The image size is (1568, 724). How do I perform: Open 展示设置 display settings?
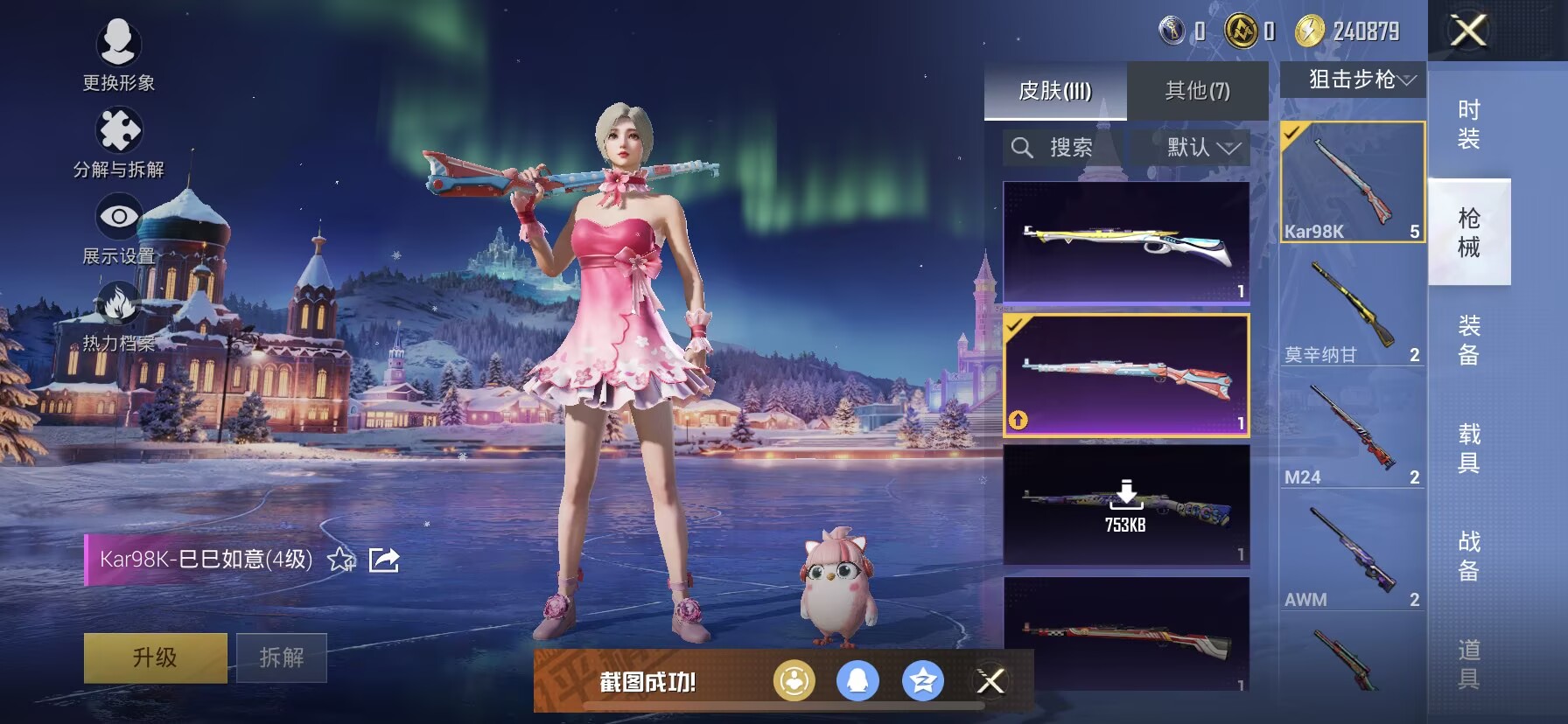click(118, 229)
